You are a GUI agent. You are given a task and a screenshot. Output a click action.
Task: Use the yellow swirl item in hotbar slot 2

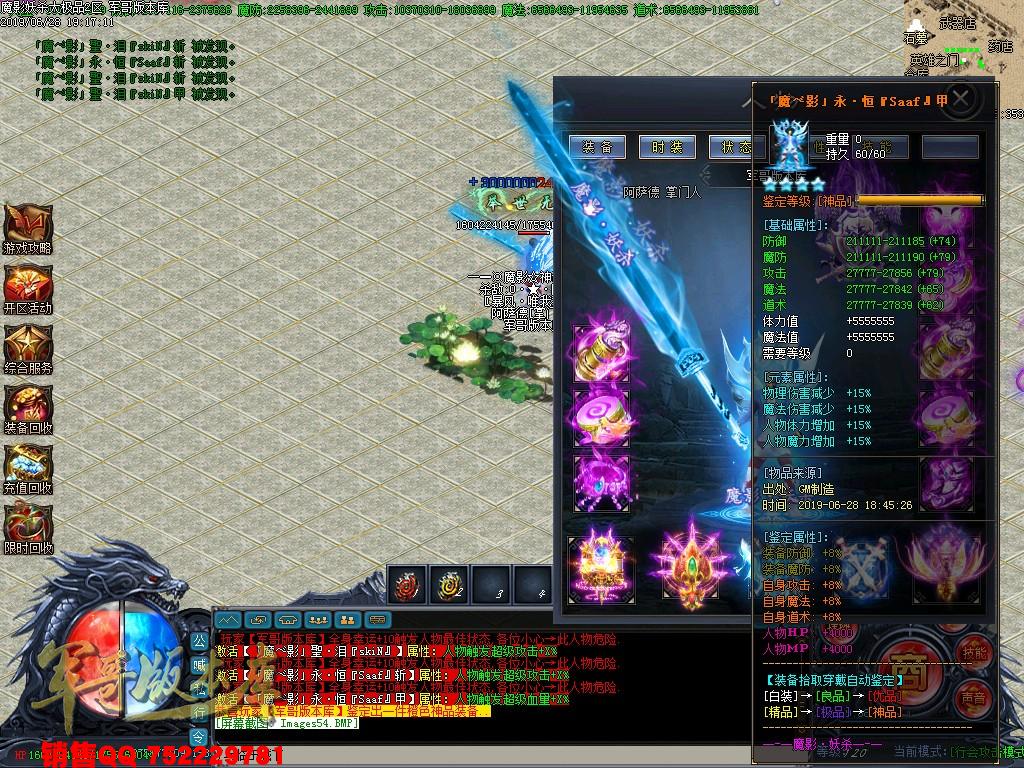[449, 586]
